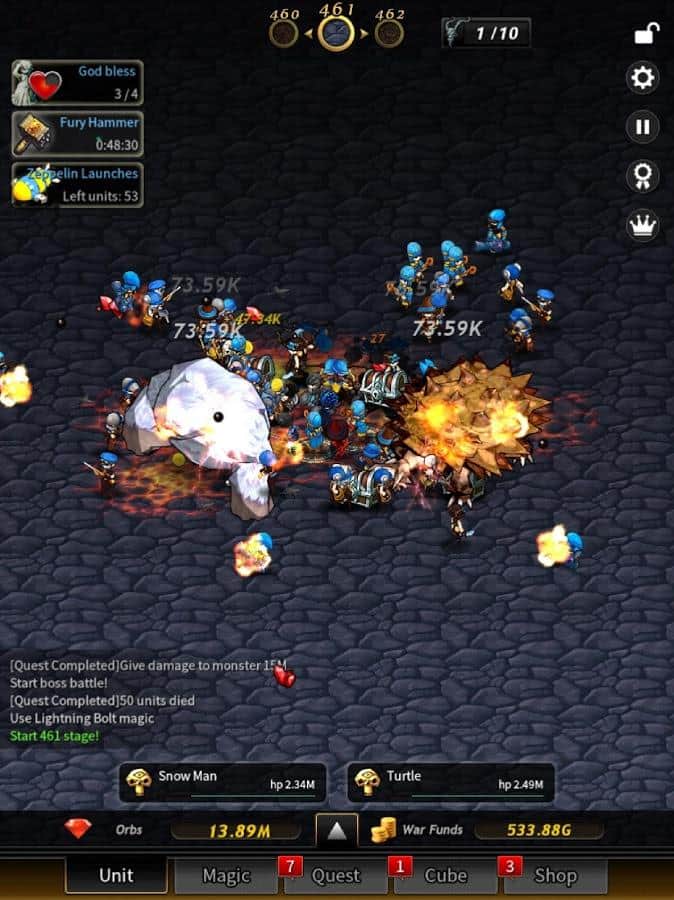Select the Cube tab

click(x=446, y=875)
